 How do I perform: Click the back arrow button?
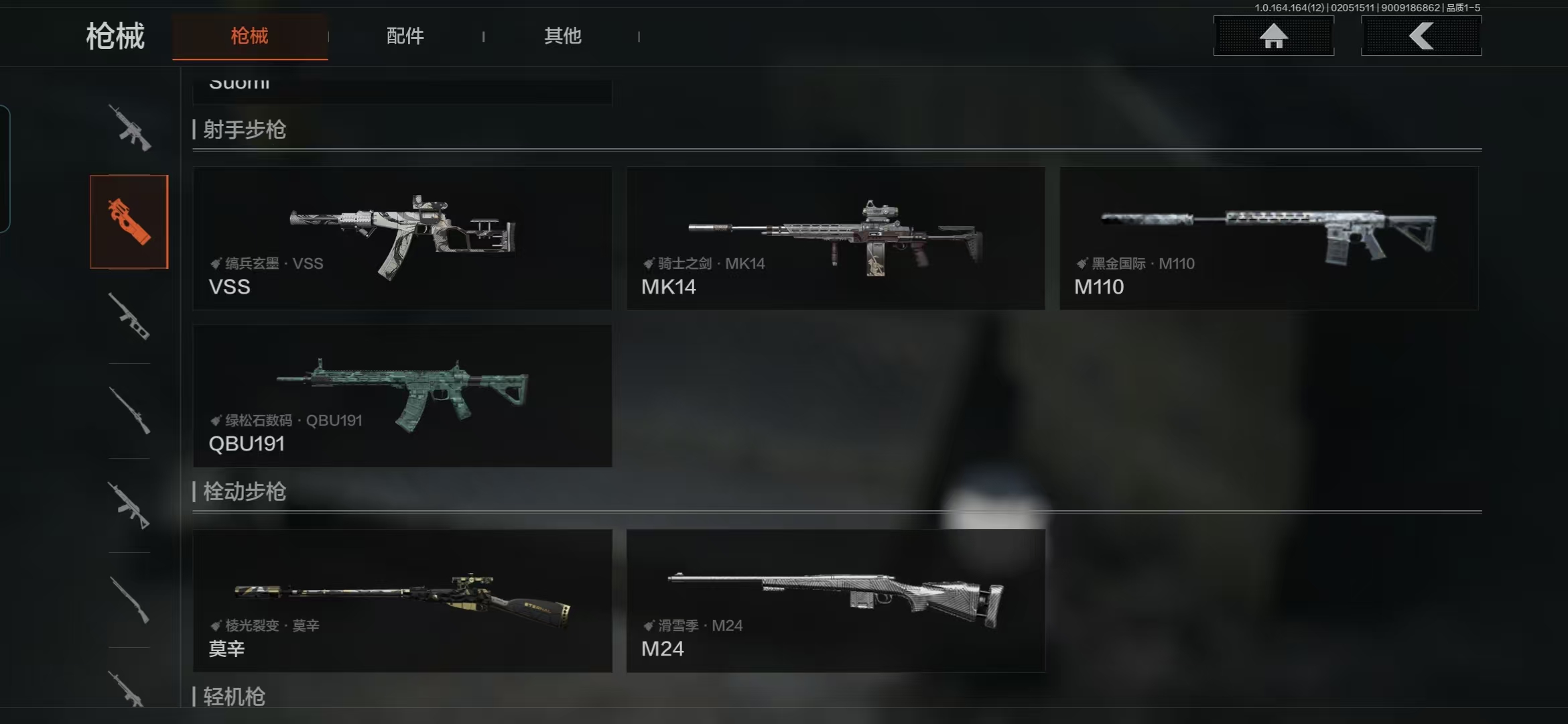[1421, 36]
